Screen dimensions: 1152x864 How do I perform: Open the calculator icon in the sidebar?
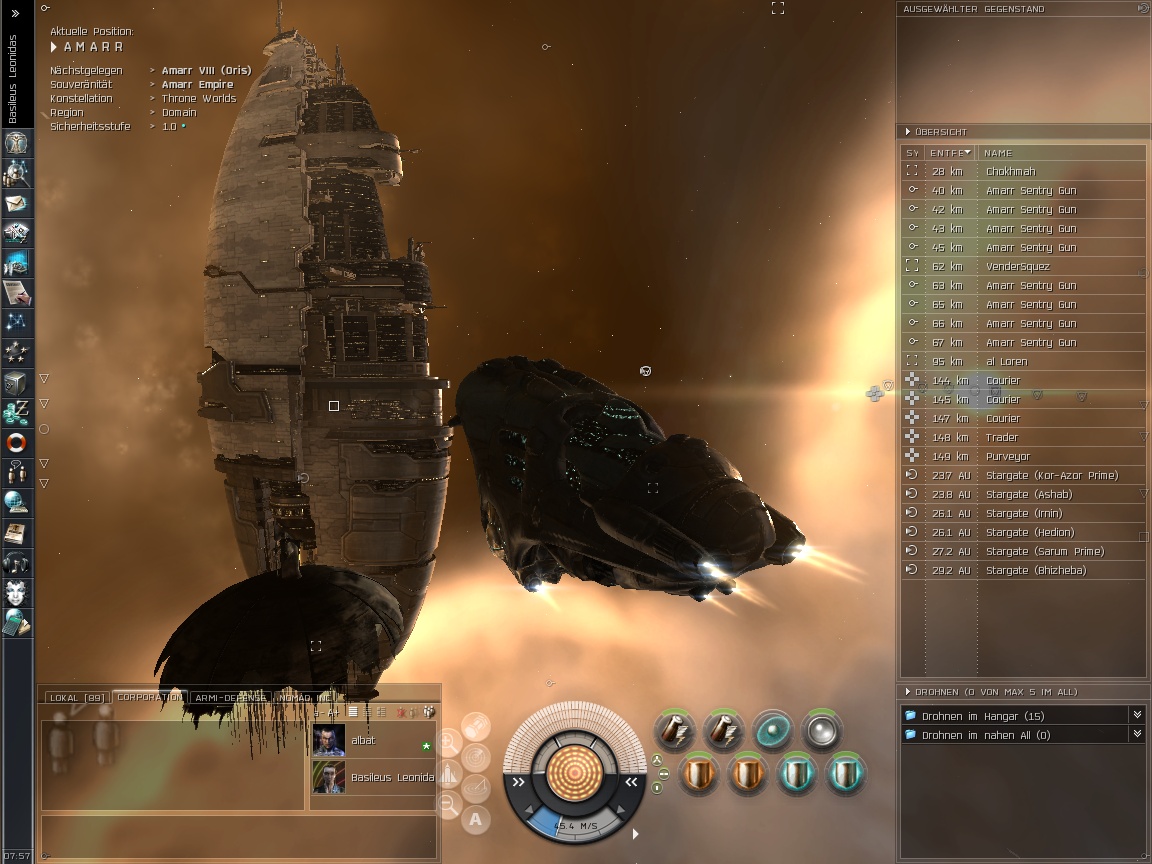(x=17, y=622)
